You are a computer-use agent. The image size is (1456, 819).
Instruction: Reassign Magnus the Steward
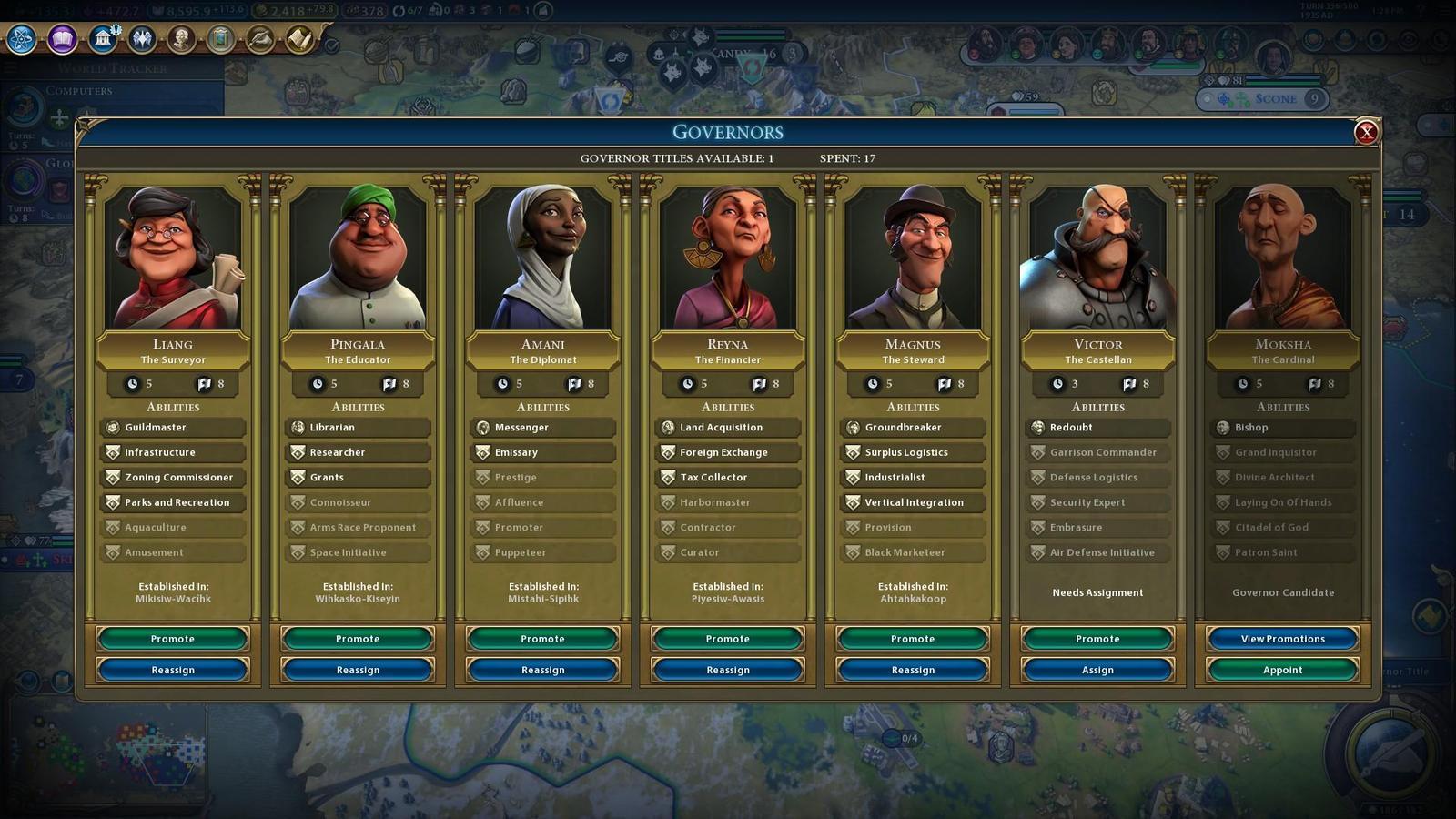click(x=913, y=670)
